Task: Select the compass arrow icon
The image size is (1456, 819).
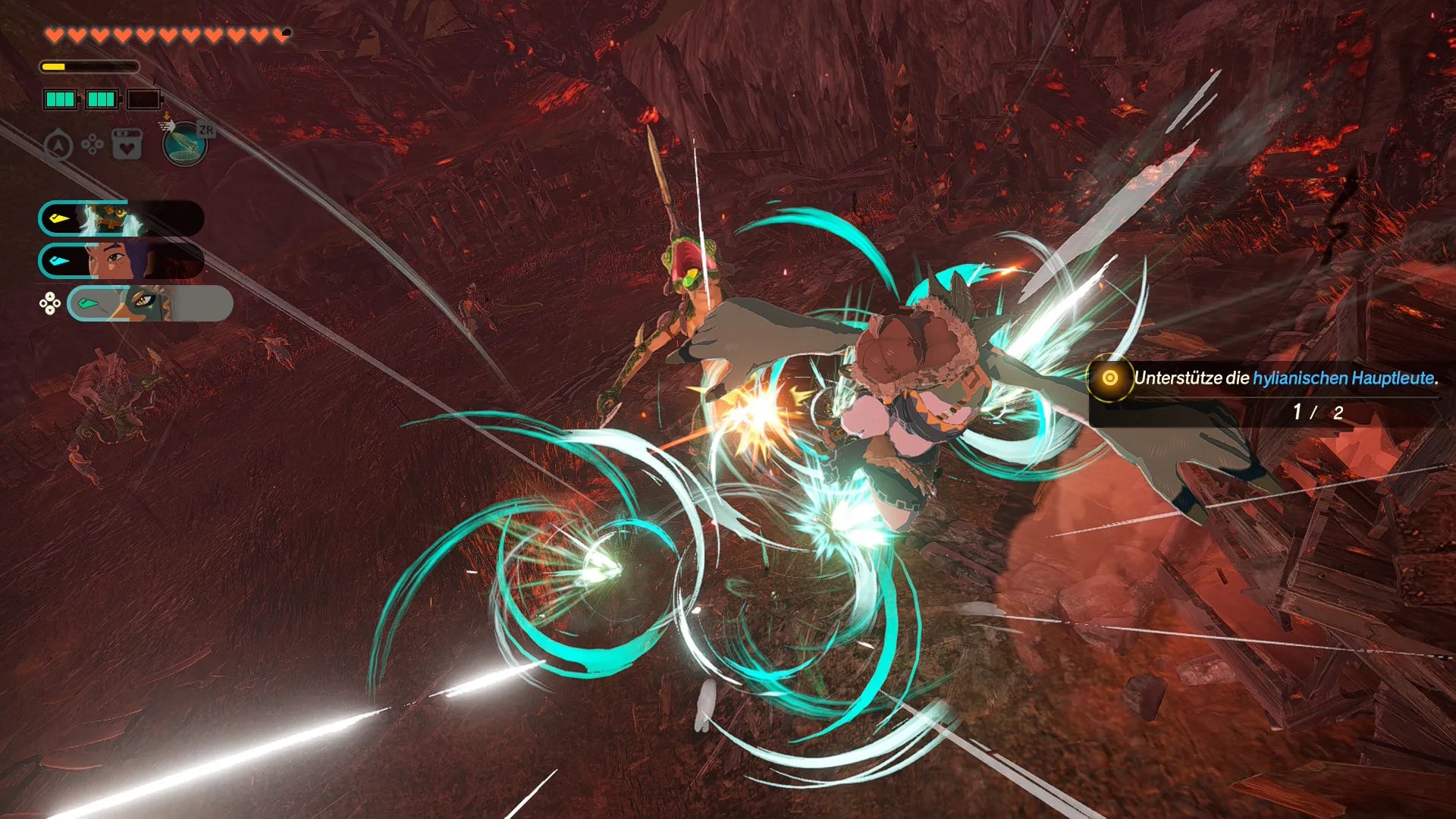Action: [58, 145]
